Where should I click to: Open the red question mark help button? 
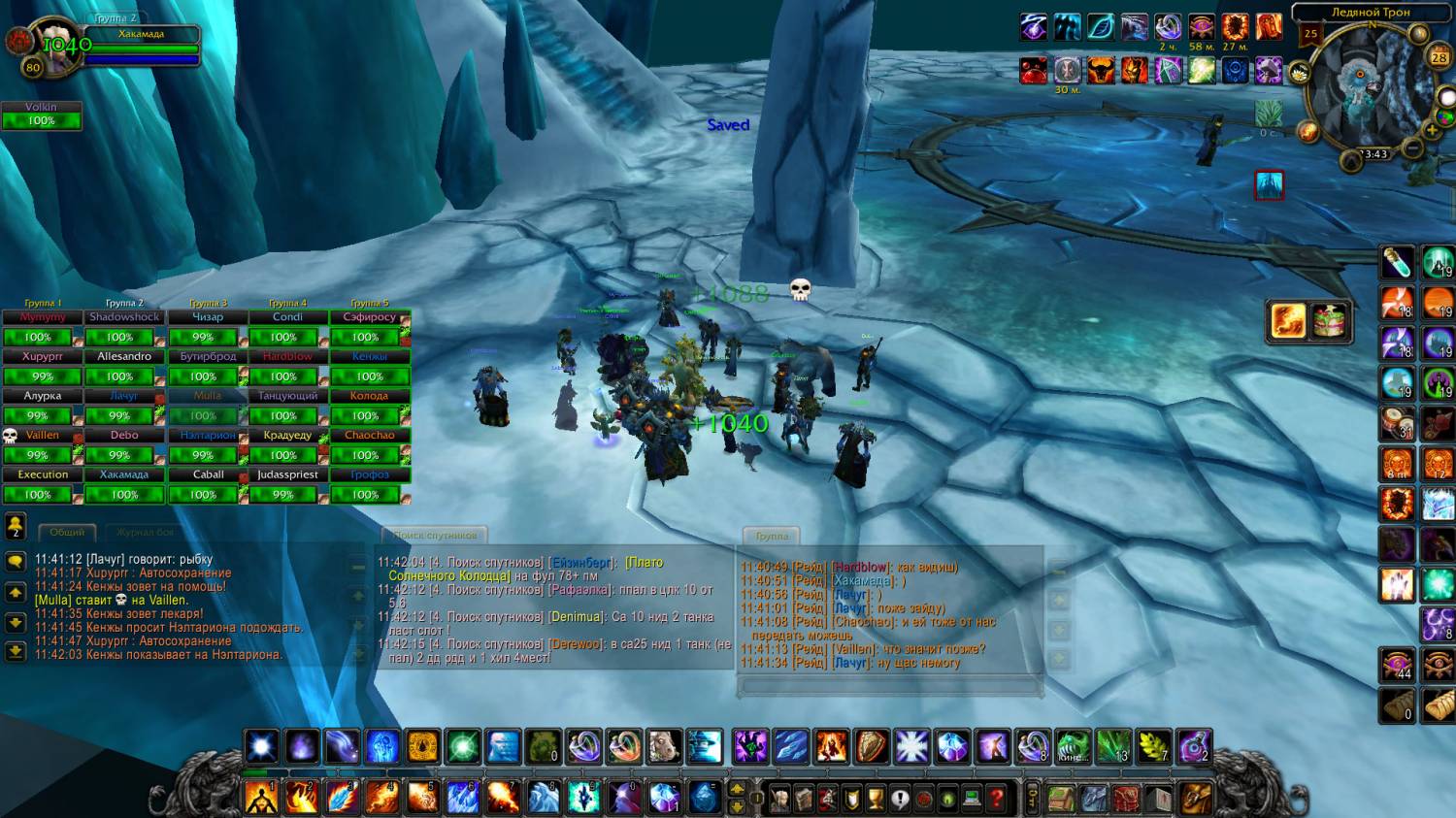click(996, 799)
